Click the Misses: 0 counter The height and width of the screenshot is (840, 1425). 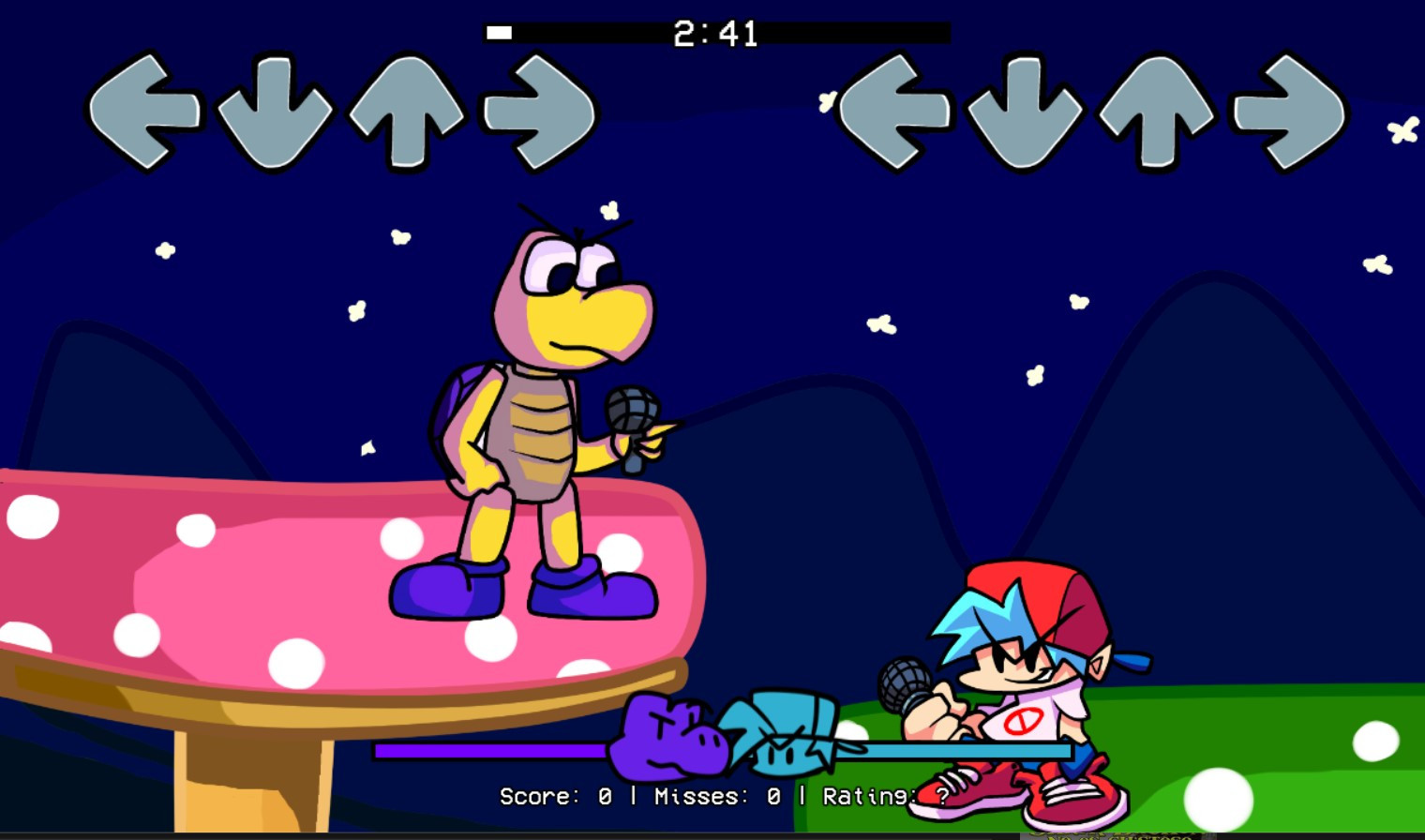[715, 798]
